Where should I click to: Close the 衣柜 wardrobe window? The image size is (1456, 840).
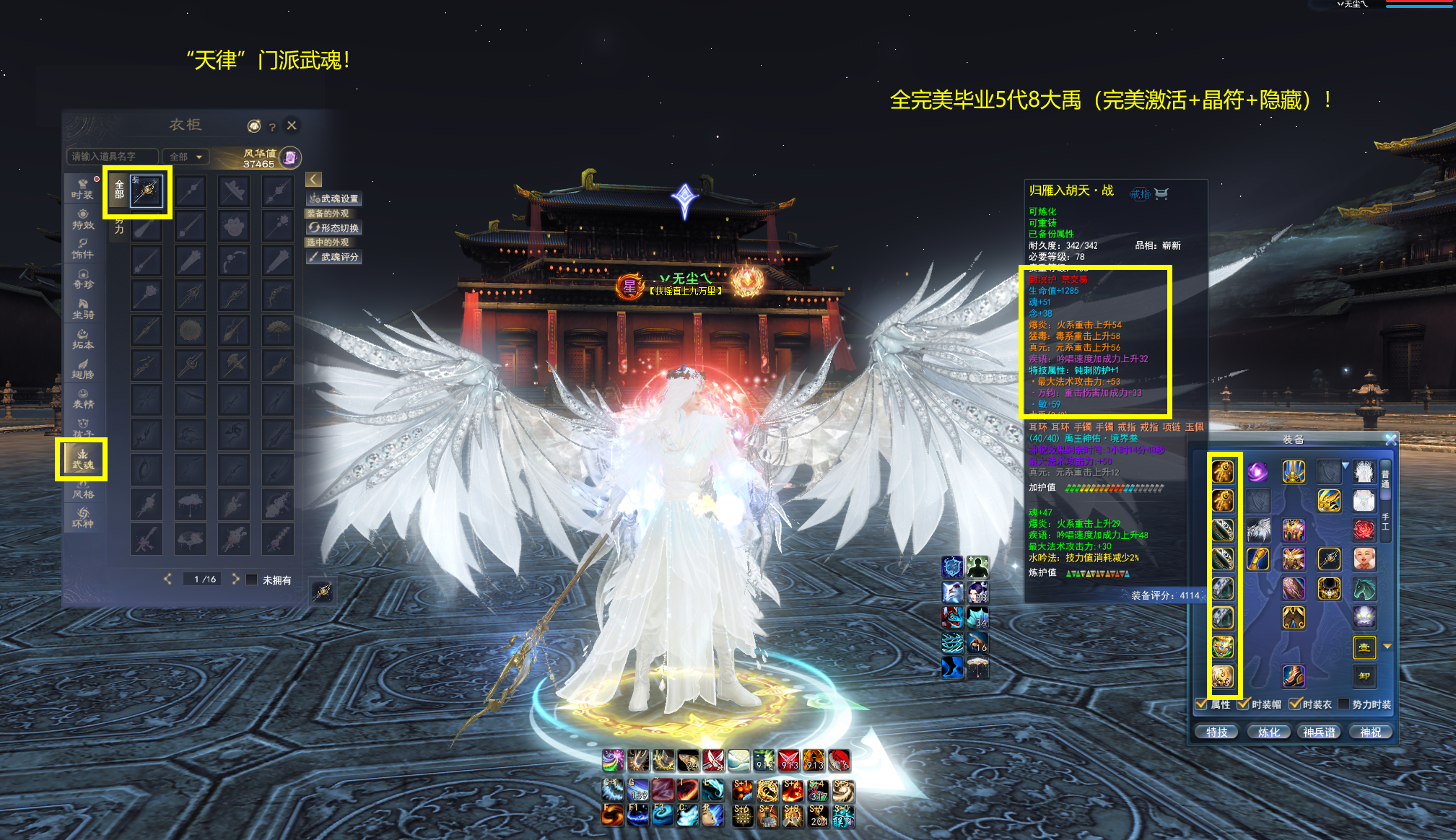pos(292,126)
